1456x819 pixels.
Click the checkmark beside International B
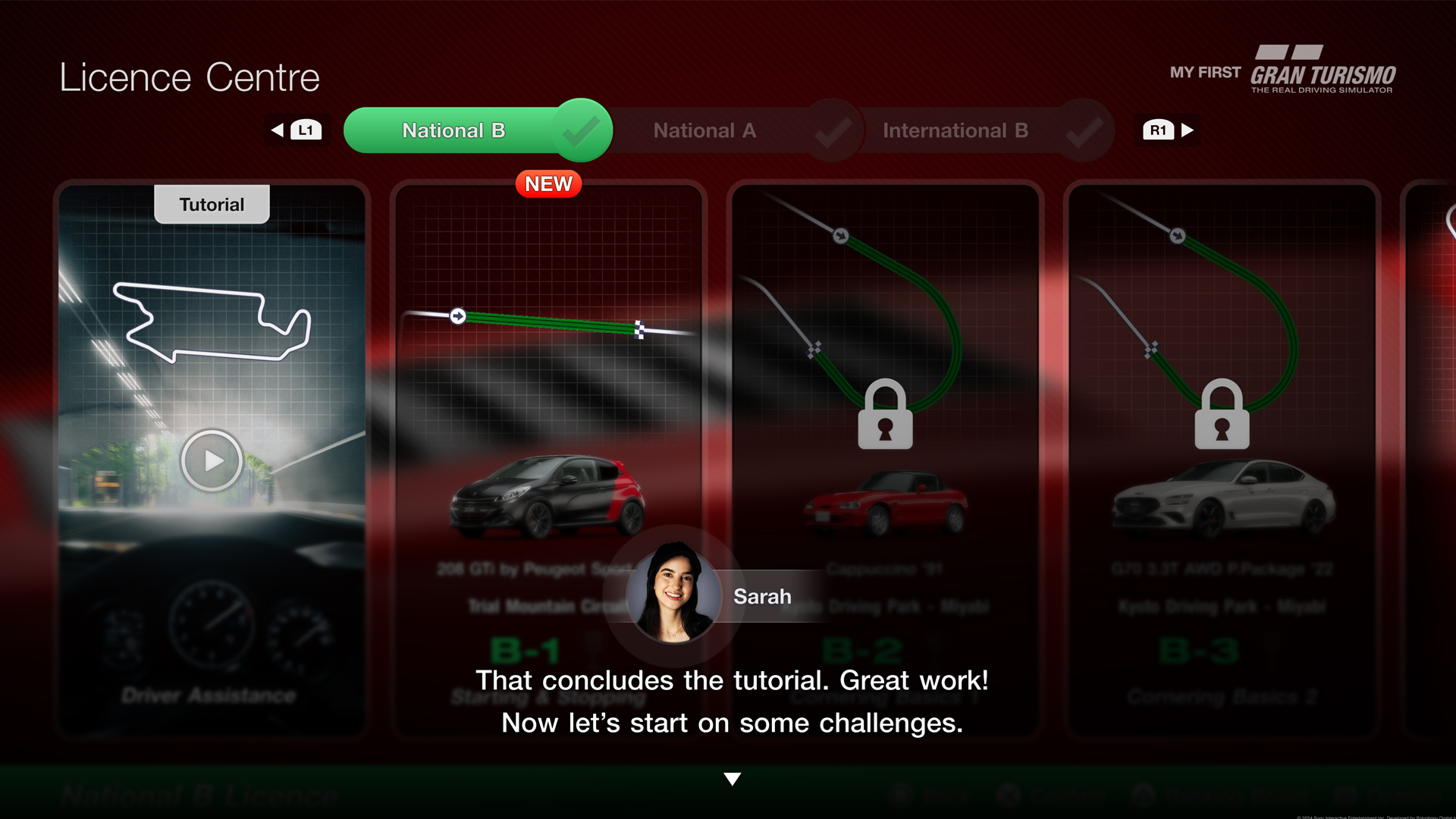(1084, 130)
